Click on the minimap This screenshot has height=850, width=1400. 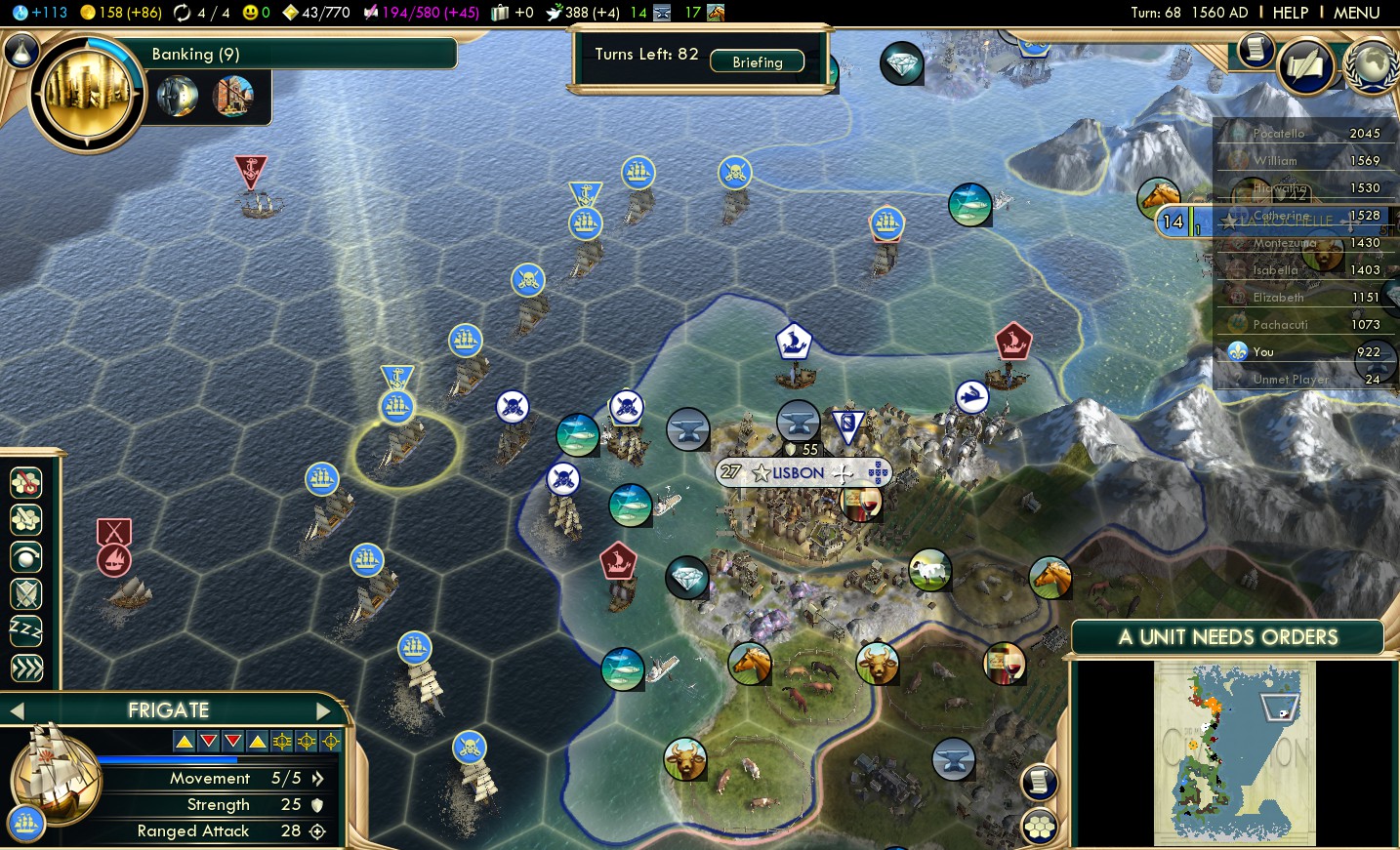pos(1234,751)
